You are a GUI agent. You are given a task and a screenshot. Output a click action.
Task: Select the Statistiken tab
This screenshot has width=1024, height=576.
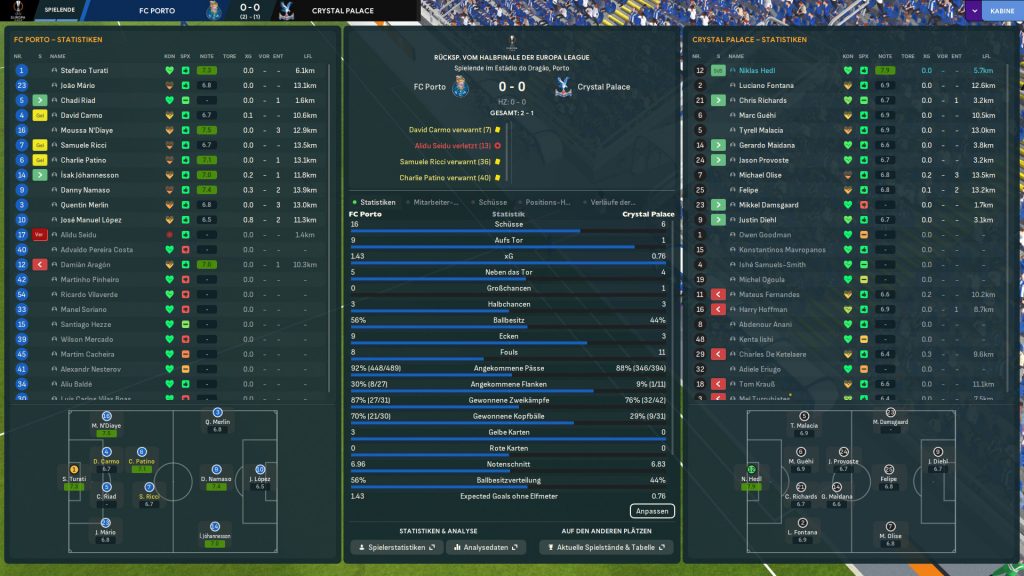pos(377,202)
